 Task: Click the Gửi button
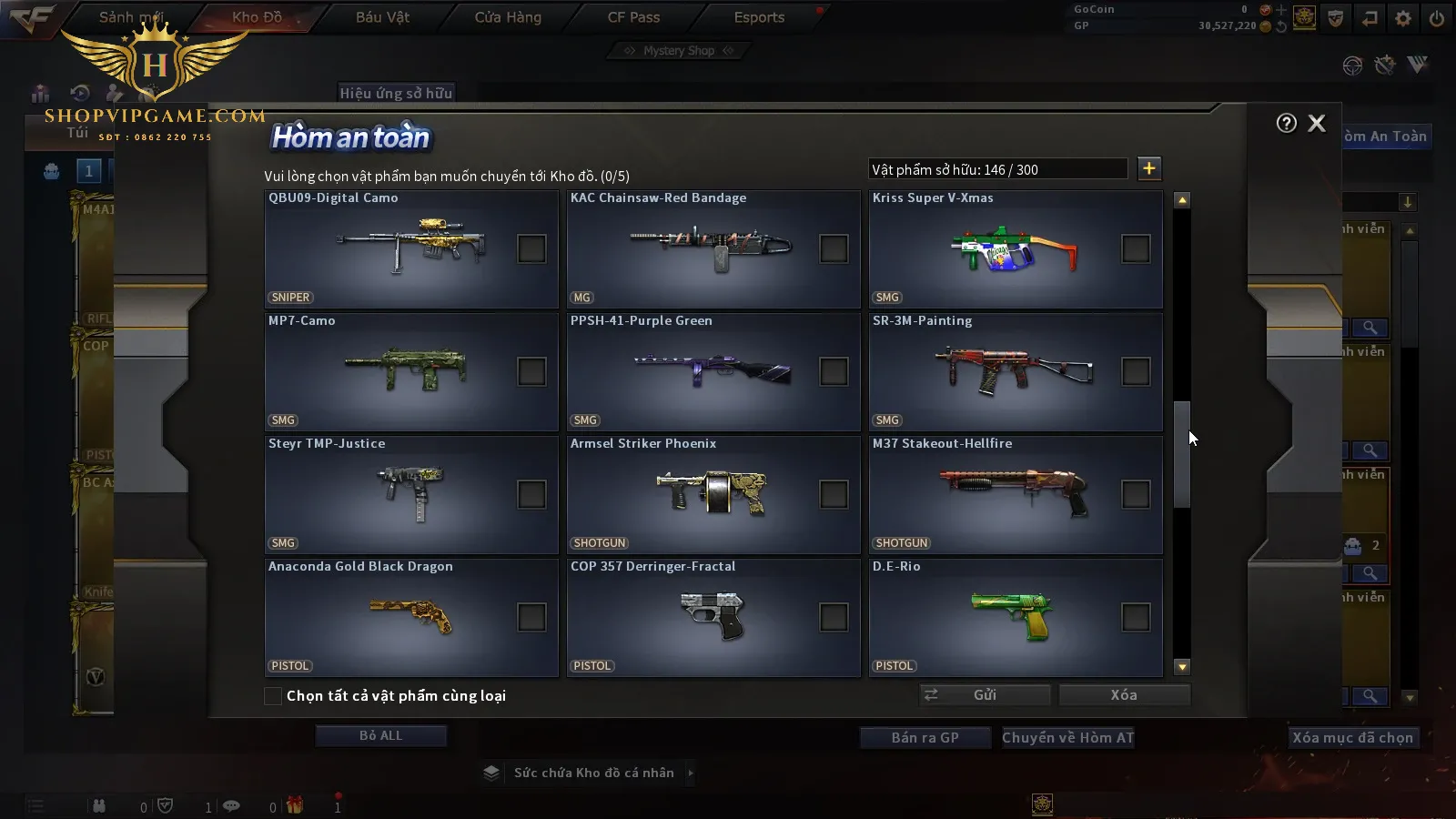(x=985, y=695)
